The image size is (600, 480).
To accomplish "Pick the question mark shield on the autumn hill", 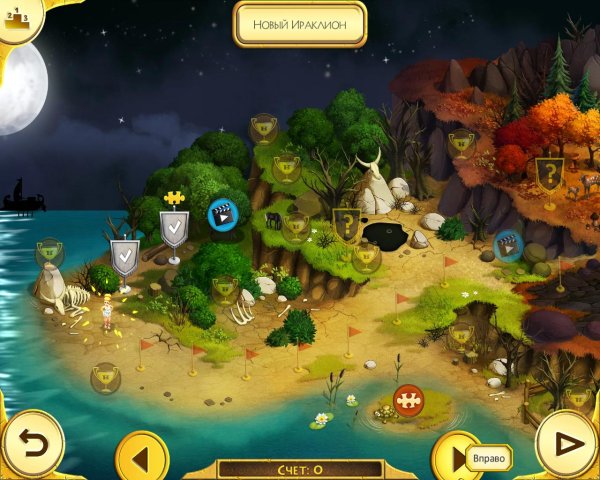I will point(548,174).
